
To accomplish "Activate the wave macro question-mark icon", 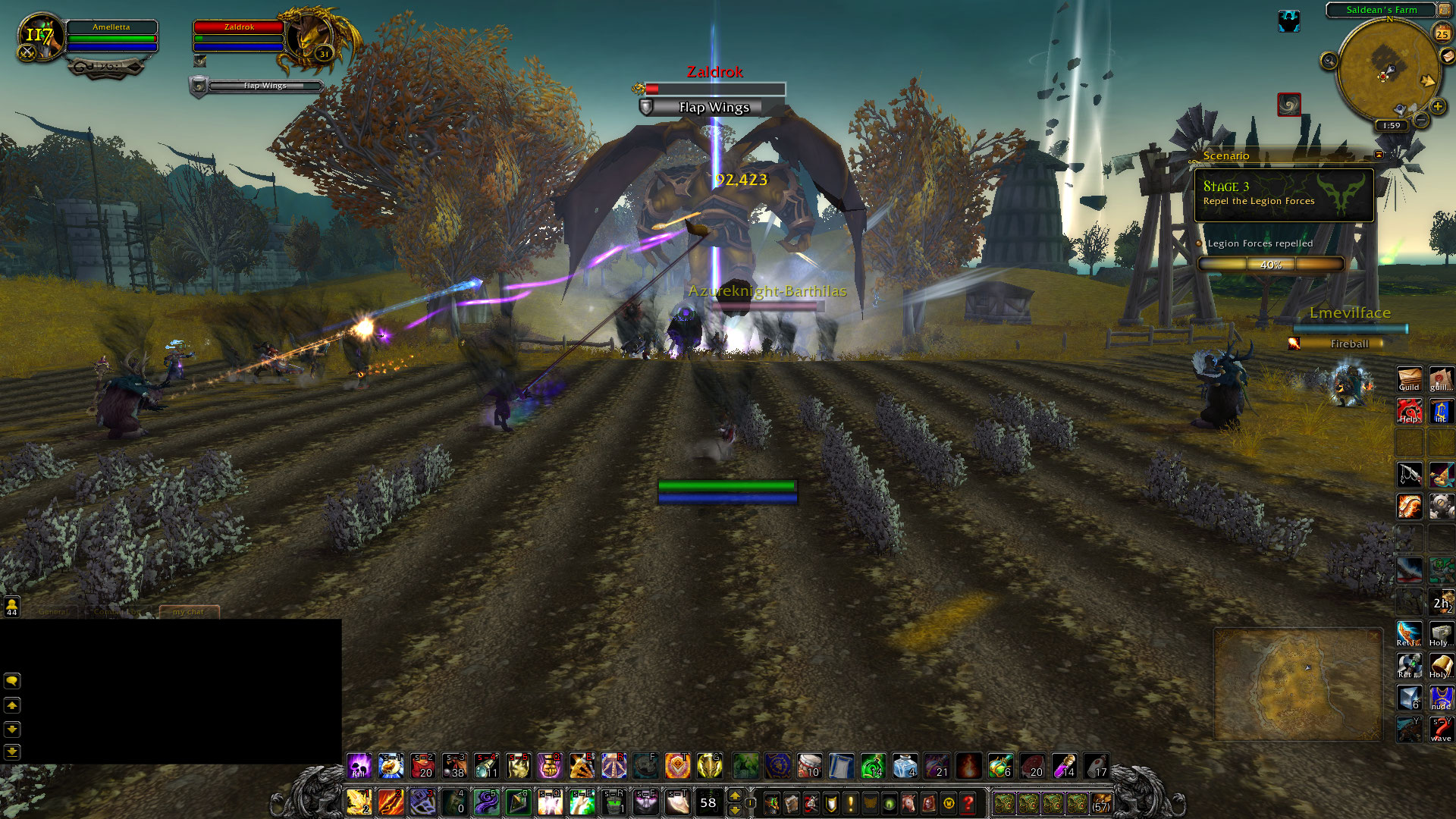I will pos(1441,730).
